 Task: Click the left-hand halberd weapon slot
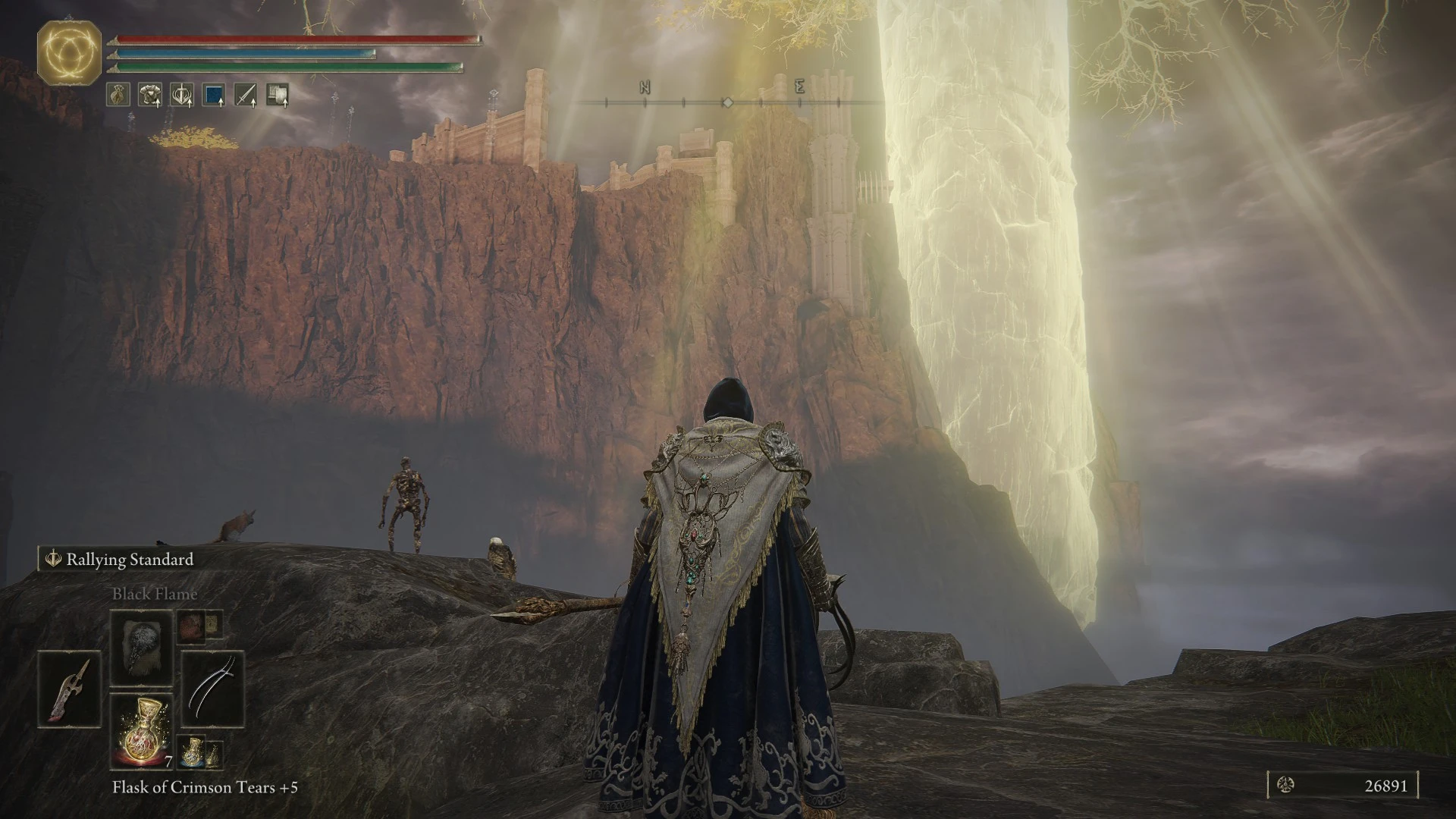click(x=69, y=689)
